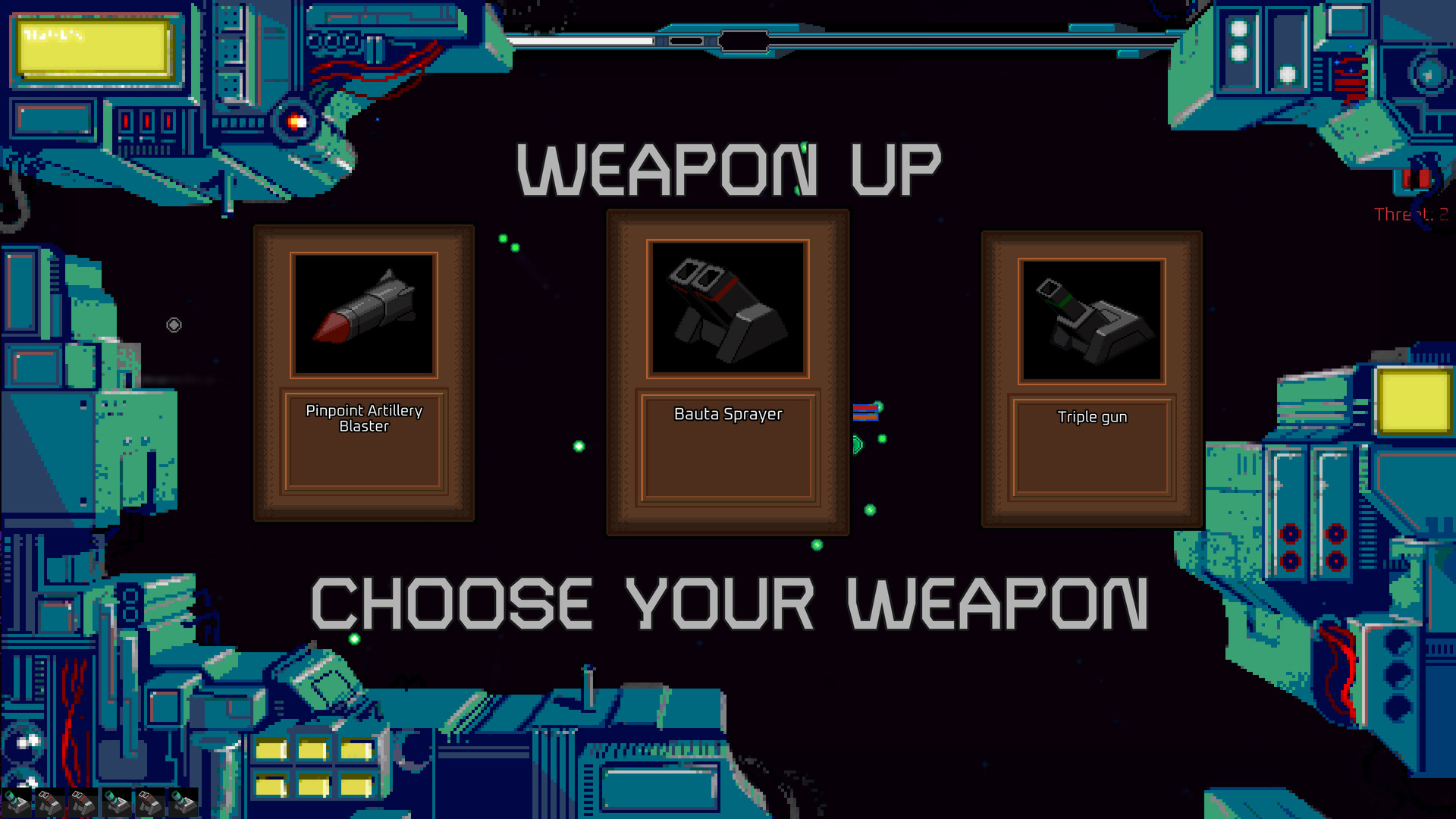Image resolution: width=1456 pixels, height=819 pixels.
Task: Click the rocket icon on the Pinpoint Artillery card
Action: (x=364, y=313)
